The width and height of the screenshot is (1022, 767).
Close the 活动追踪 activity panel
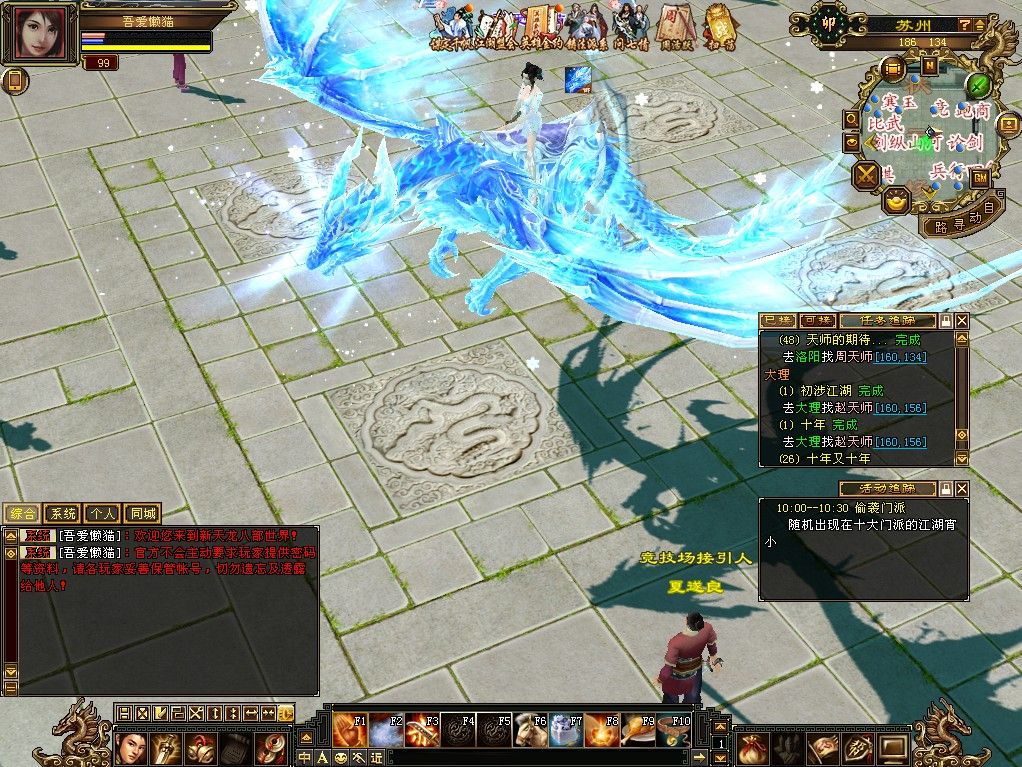tap(962, 489)
